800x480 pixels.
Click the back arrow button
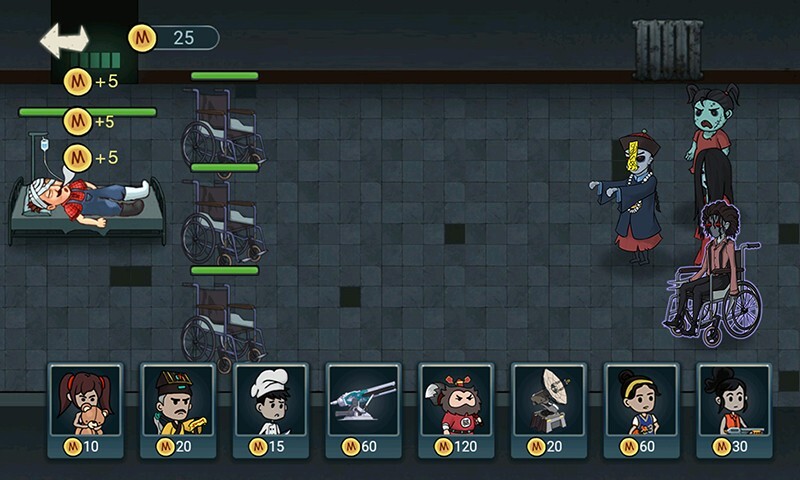pos(64,39)
